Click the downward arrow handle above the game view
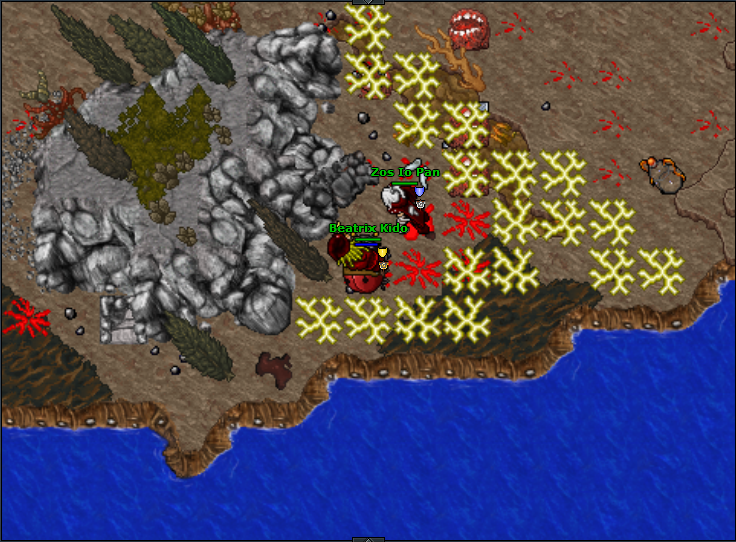The height and width of the screenshot is (542, 736). (x=368, y=2)
